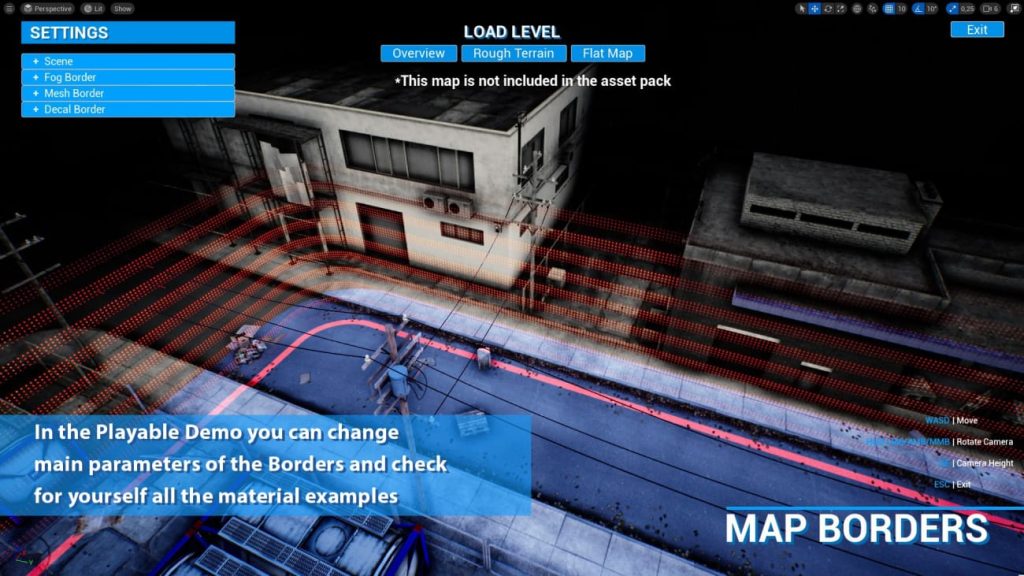Screen dimensions: 1024x576
Task: Open the camera speed setting
Action: coord(990,8)
